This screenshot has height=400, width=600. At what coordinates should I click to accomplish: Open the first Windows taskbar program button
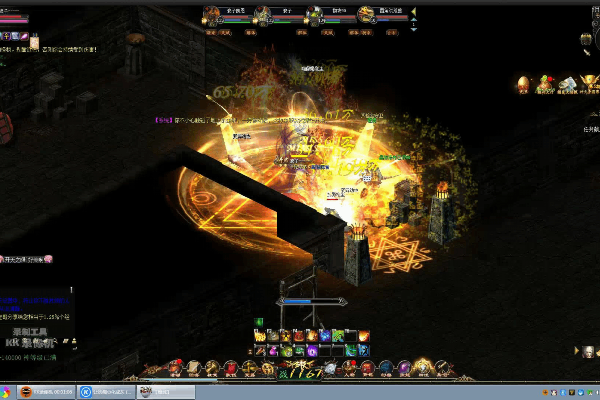point(46,391)
